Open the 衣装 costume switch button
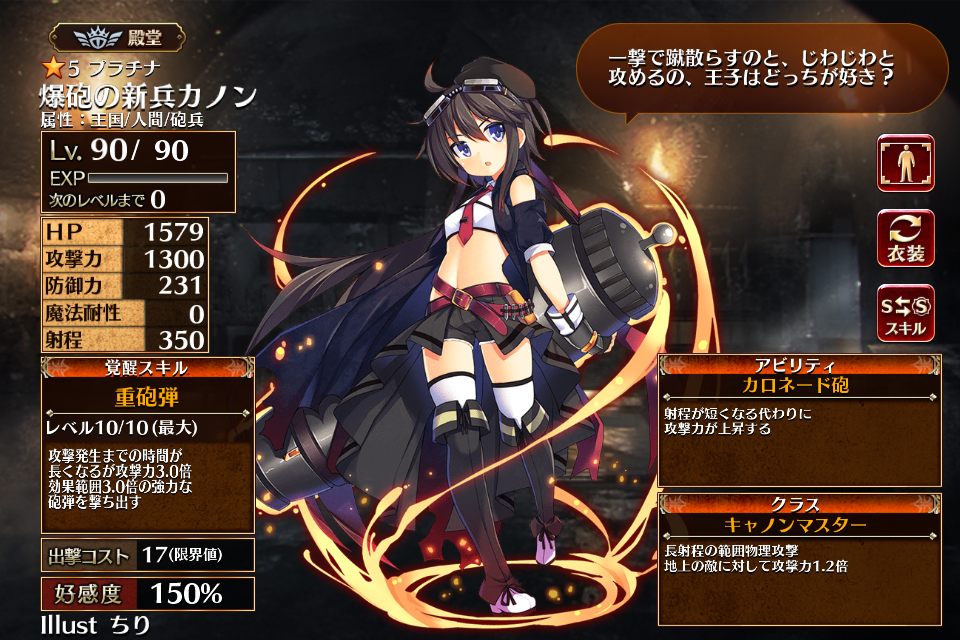 click(906, 238)
